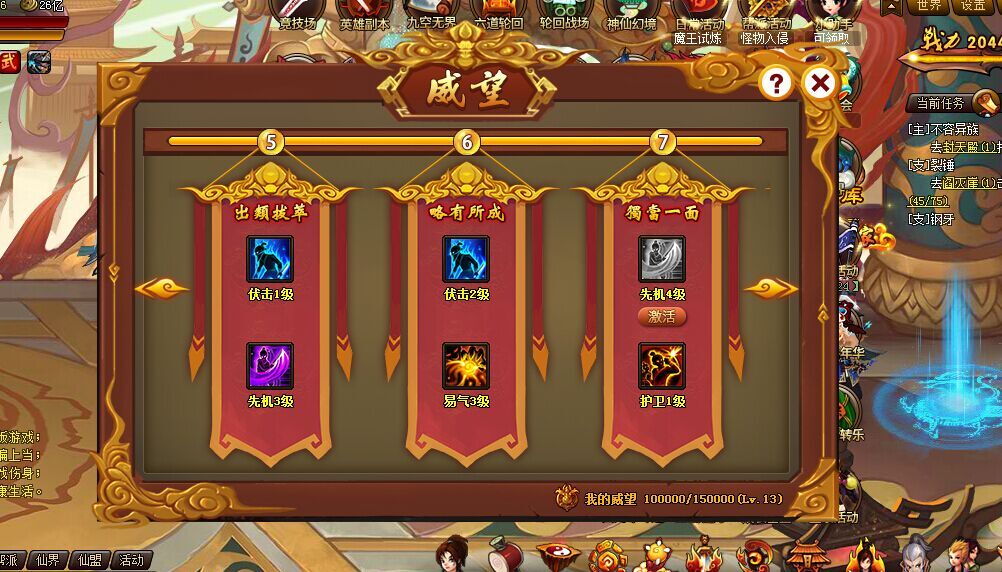Select the 先机4级 greyed skill icon

(x=662, y=259)
